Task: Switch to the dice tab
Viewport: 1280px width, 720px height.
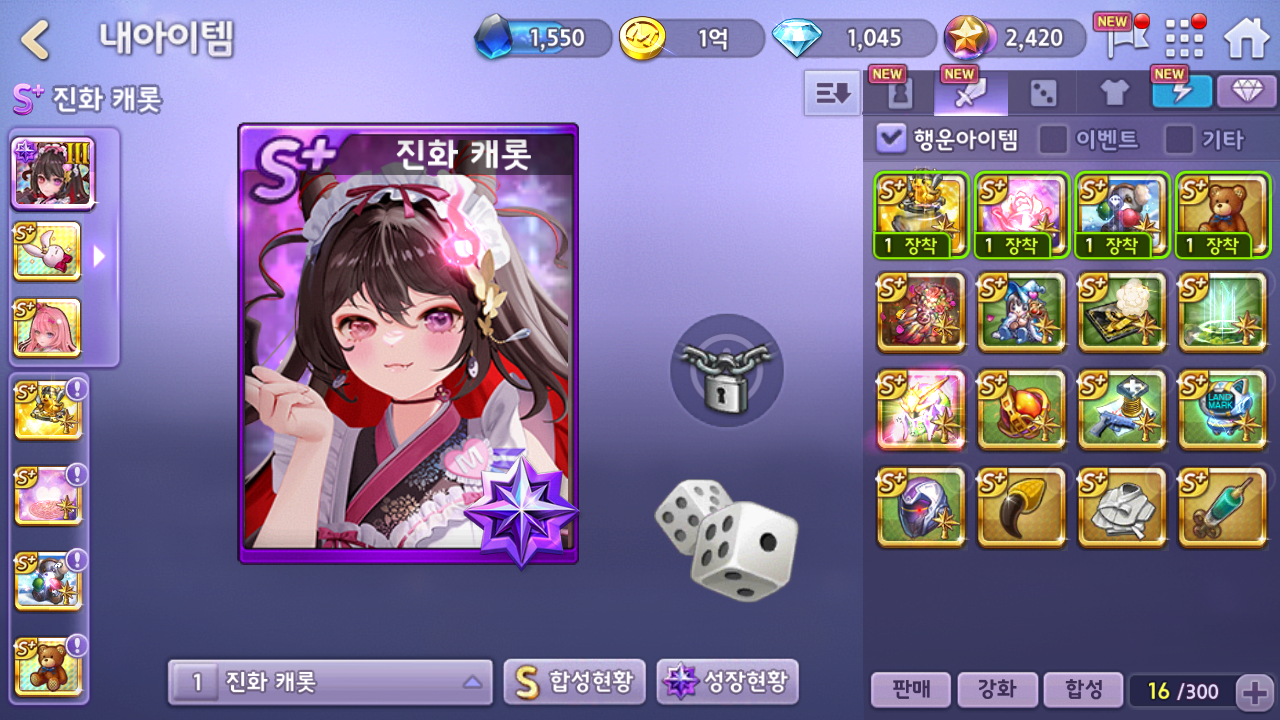Action: tap(1043, 94)
